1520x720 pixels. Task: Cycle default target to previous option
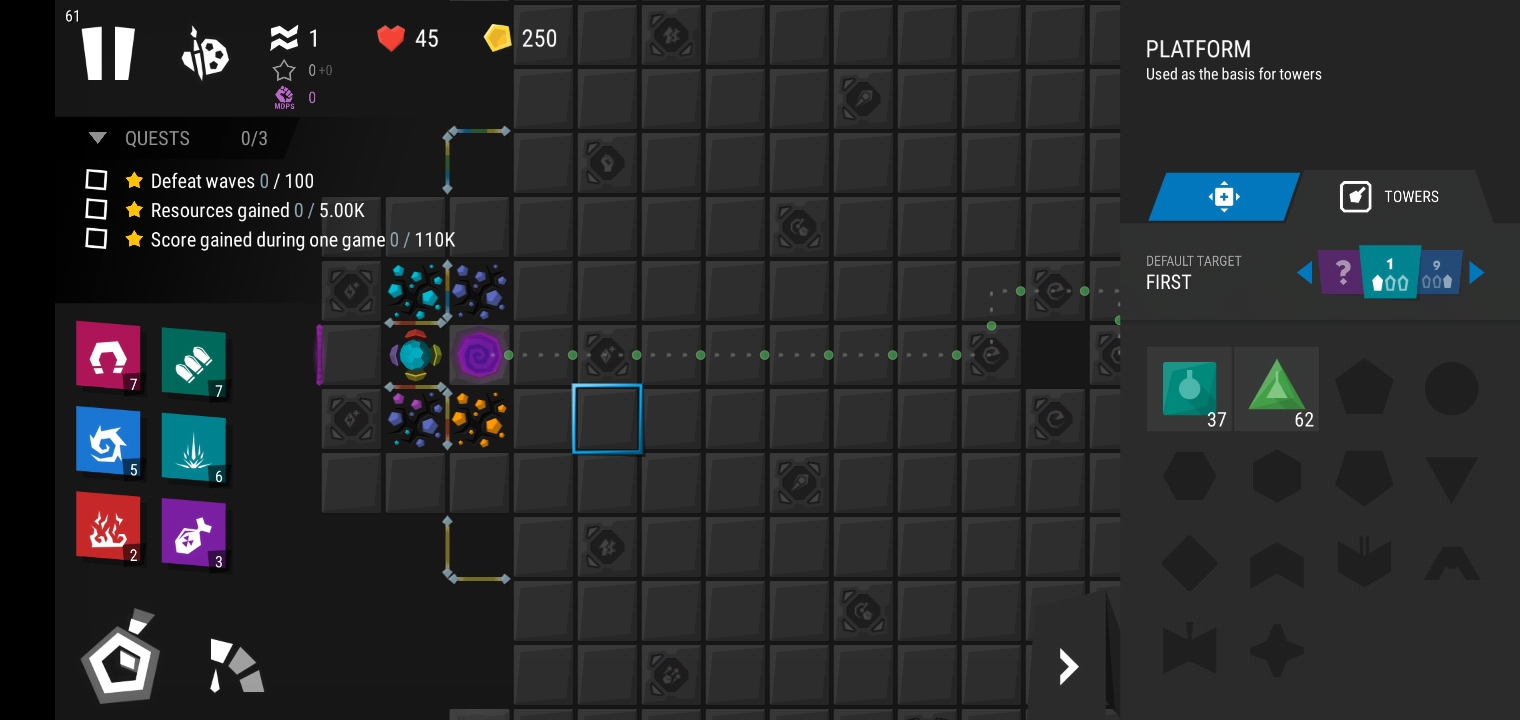[1304, 272]
